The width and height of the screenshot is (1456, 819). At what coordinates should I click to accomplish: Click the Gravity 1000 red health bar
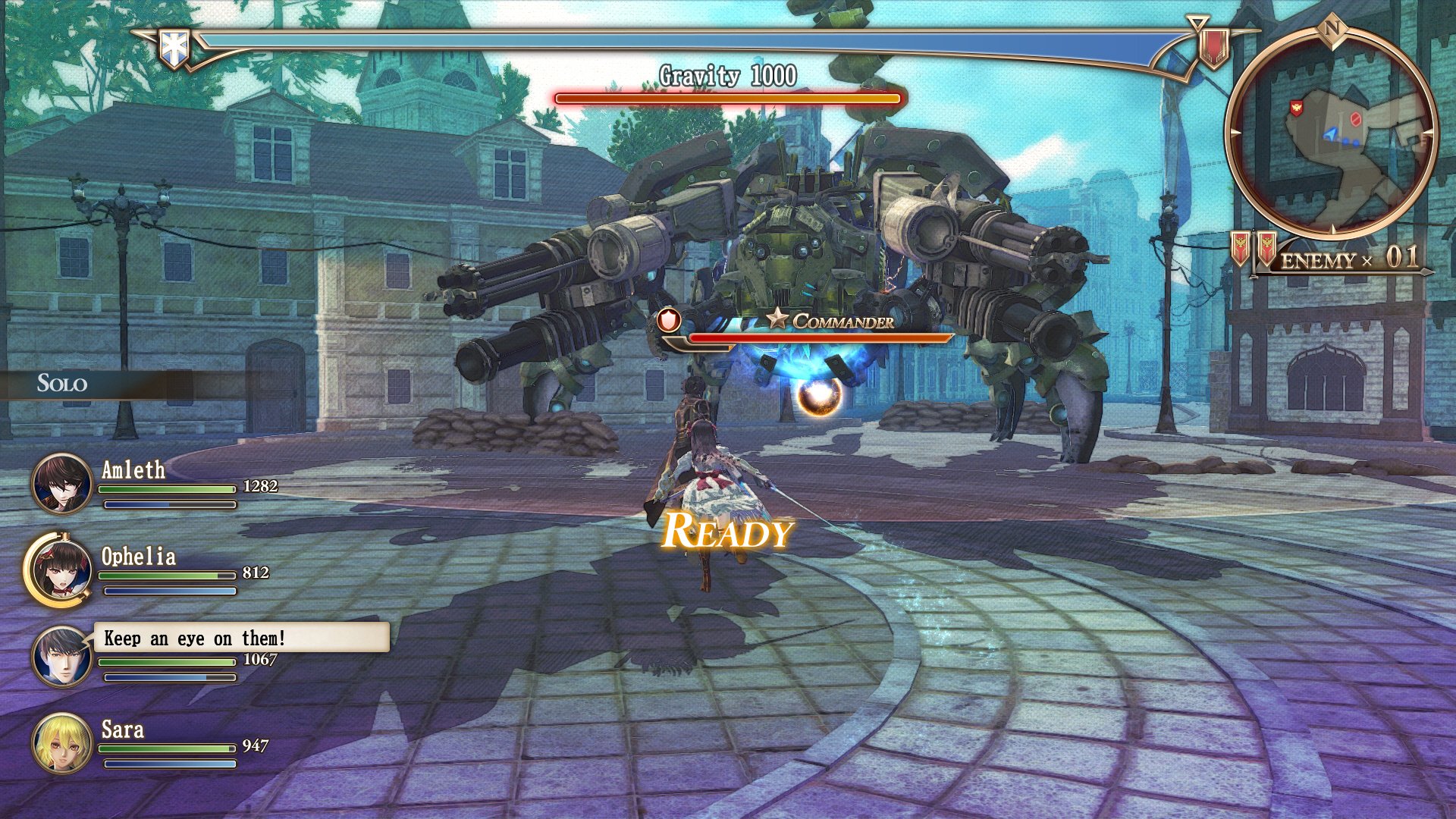coord(726,97)
